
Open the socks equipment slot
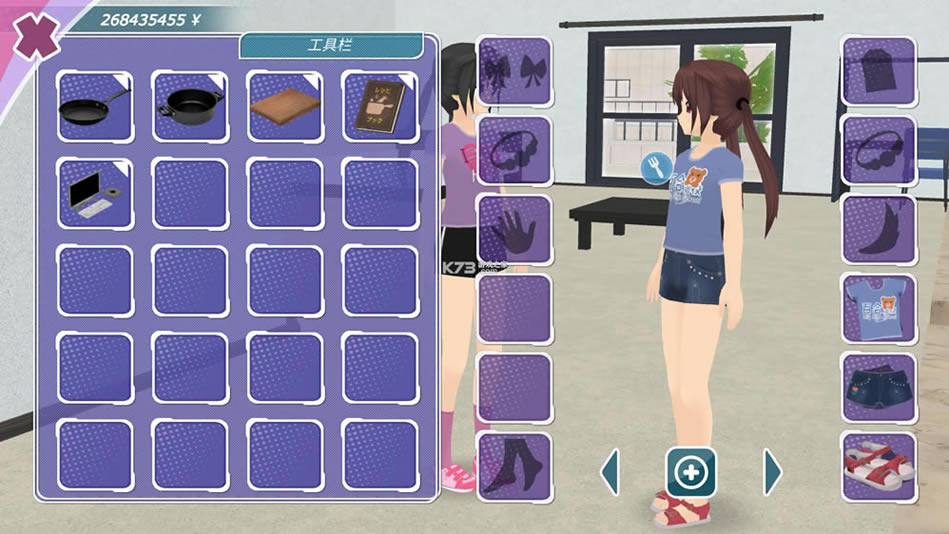click(515, 466)
